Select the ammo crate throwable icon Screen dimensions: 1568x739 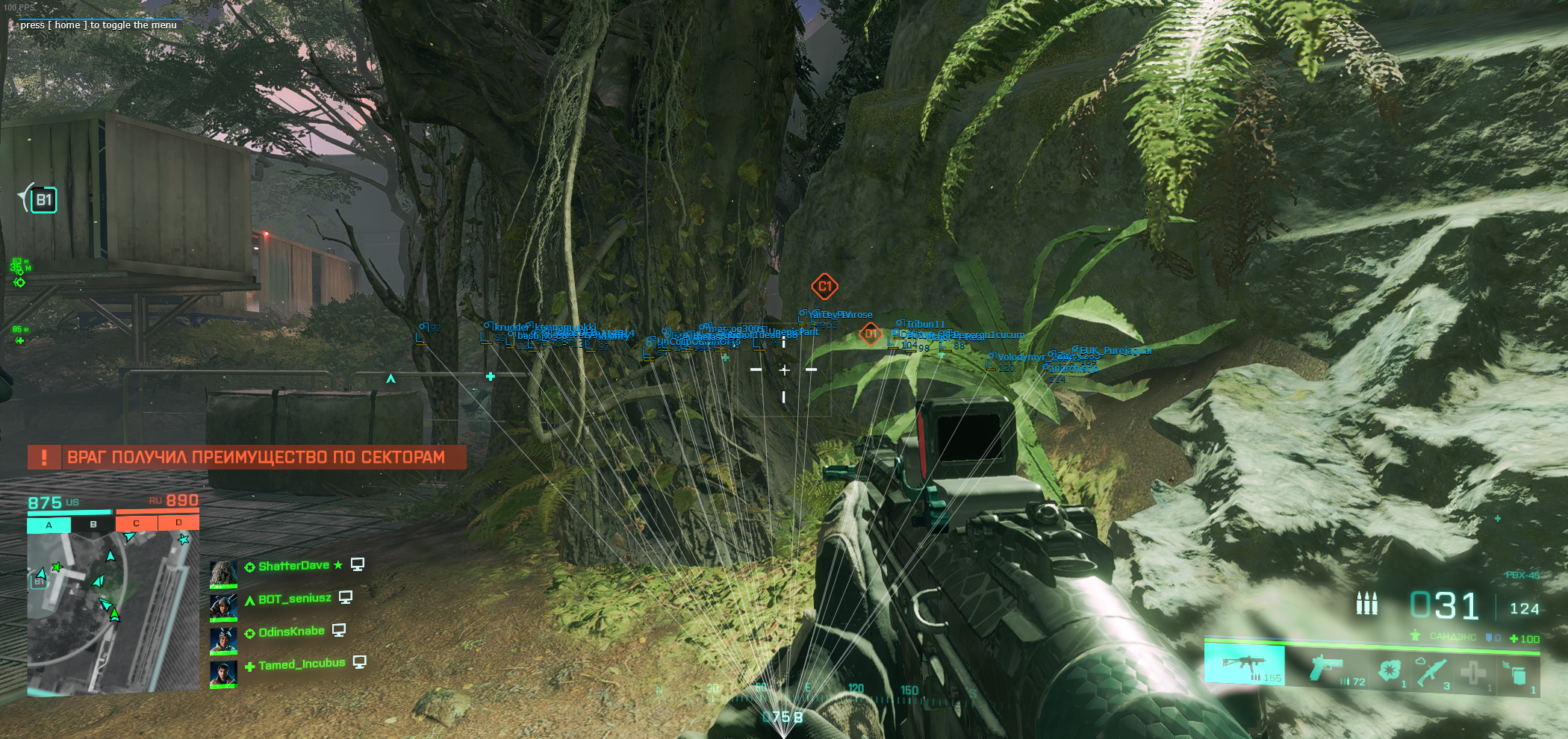point(1516,671)
